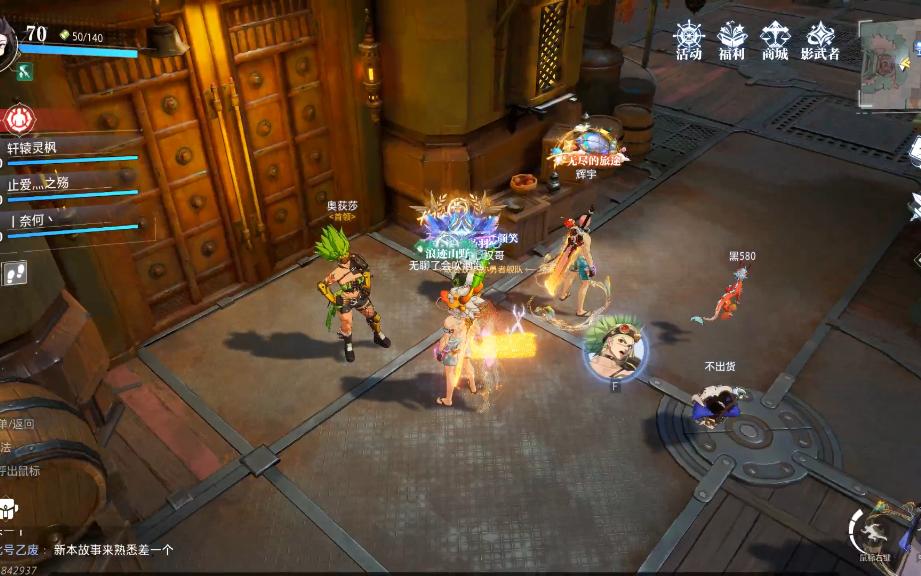Open the white bag icon above chat

coord(7,507)
